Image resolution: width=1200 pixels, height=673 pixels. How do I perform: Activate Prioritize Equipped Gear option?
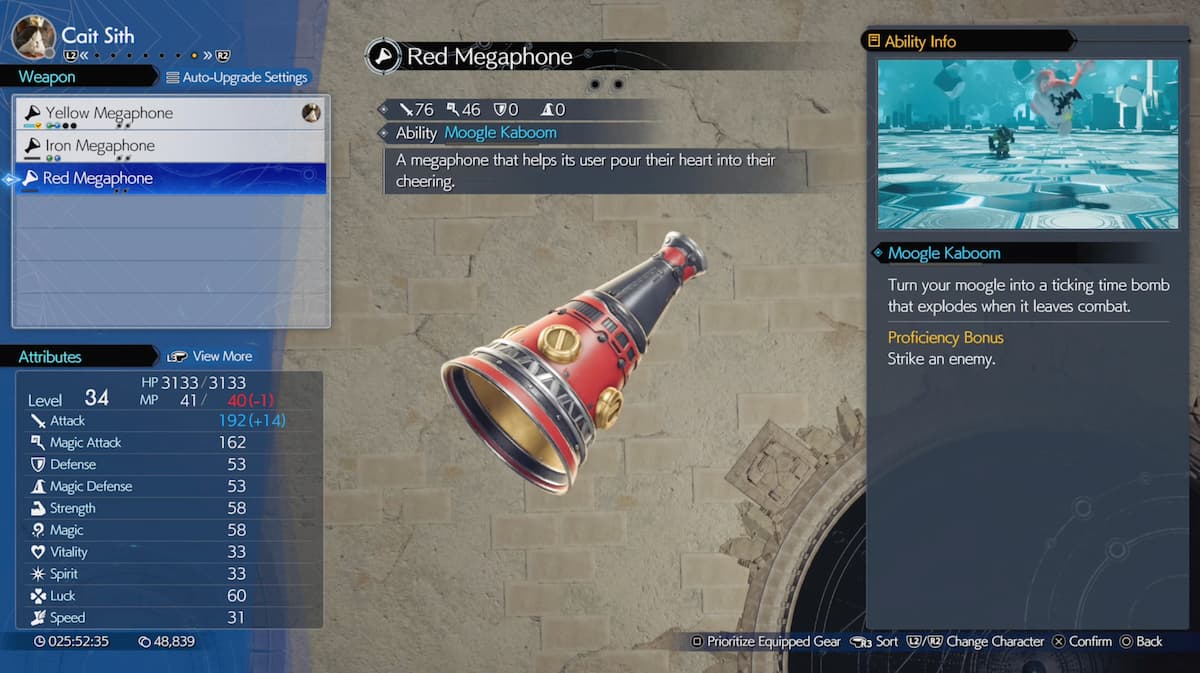[765, 641]
